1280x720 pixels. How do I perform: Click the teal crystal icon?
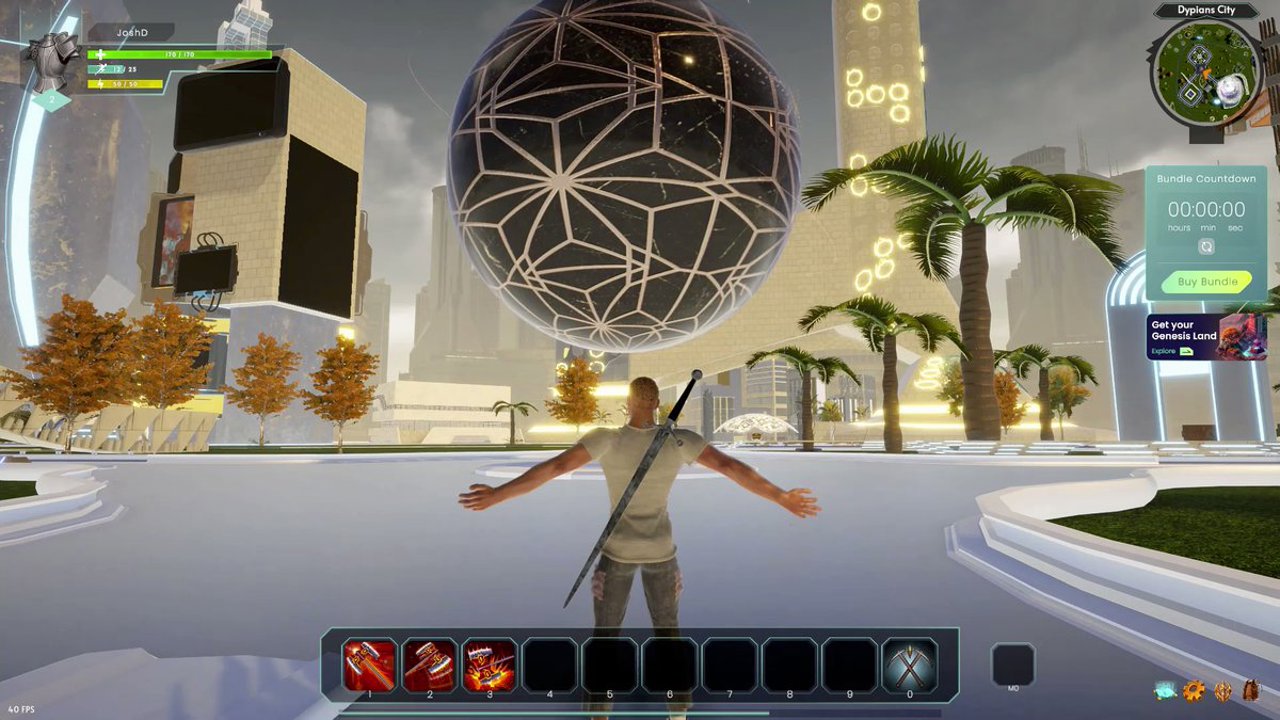[1165, 691]
